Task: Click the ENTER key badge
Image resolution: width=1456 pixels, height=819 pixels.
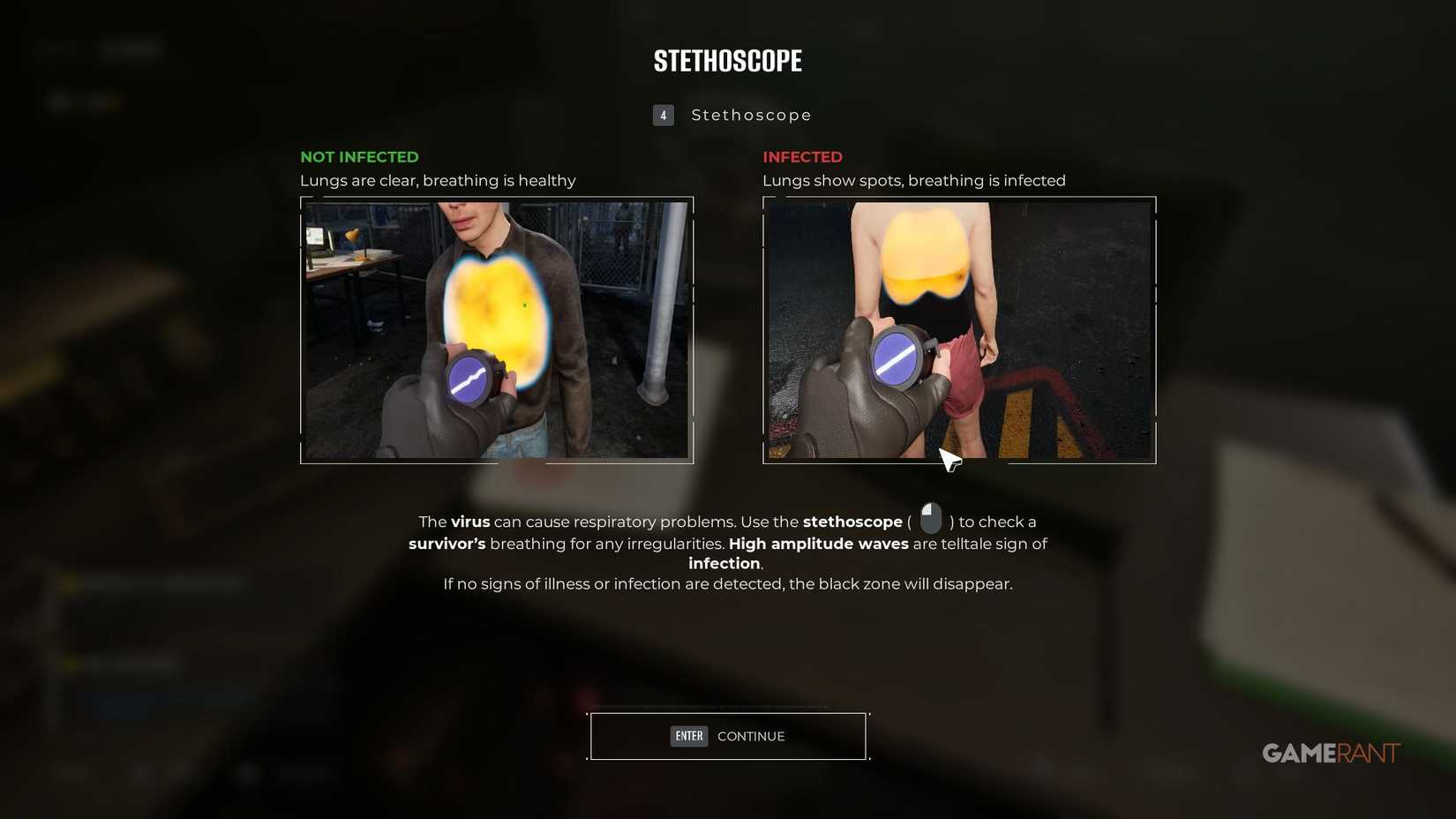Action: point(688,735)
